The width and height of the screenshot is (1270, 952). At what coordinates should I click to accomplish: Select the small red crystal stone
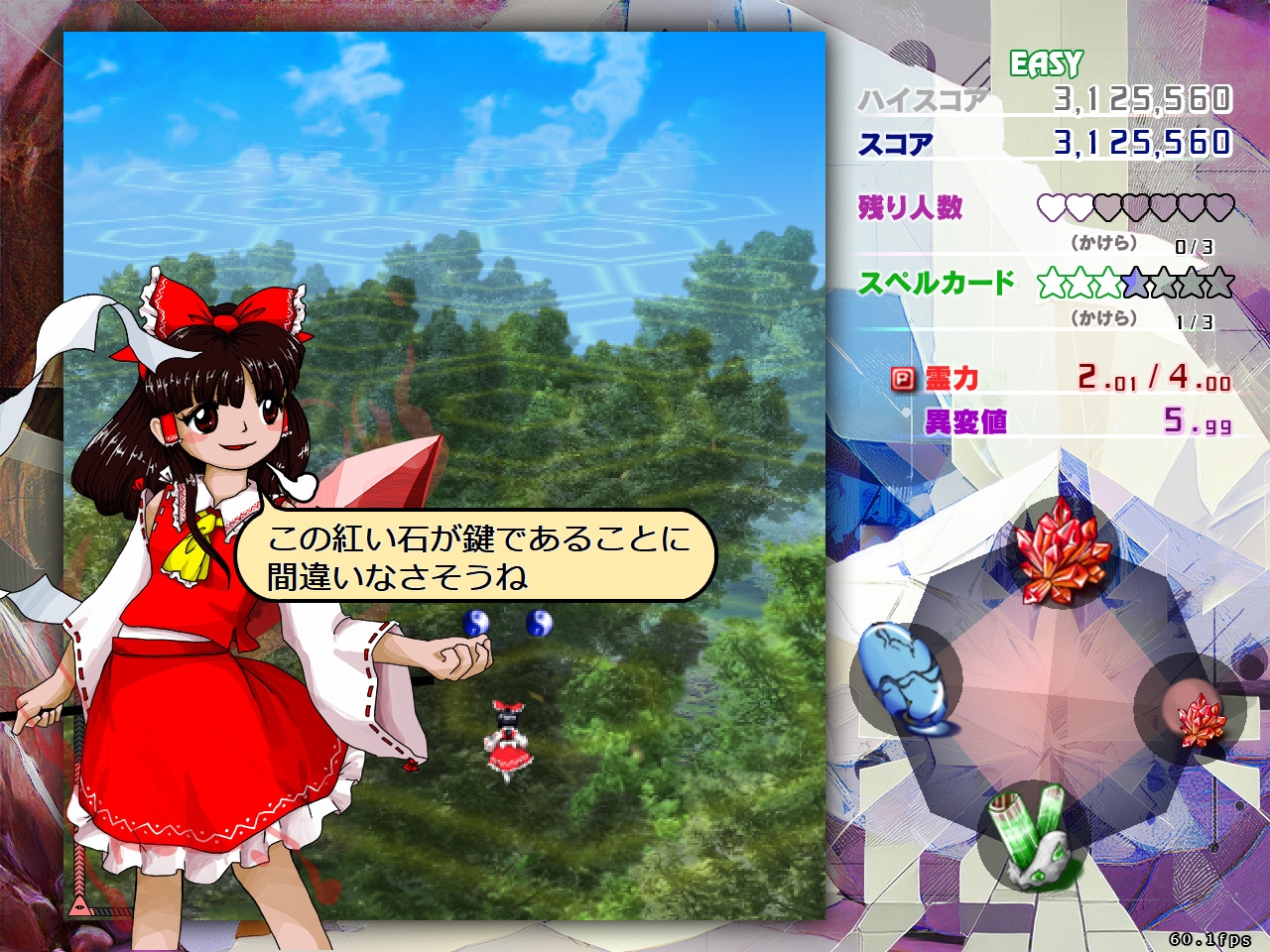pyautogui.click(x=1200, y=718)
